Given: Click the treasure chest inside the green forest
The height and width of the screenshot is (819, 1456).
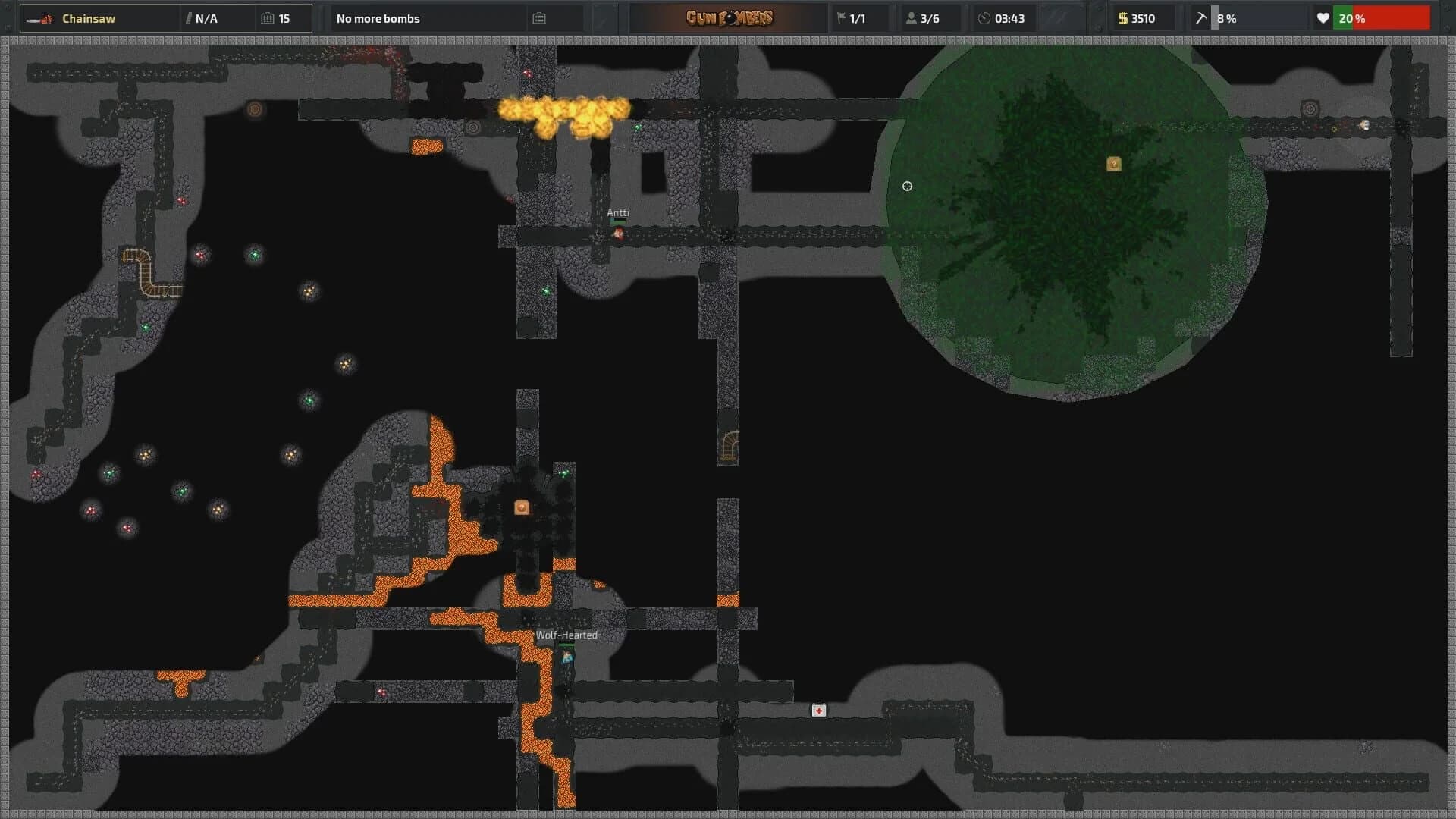Looking at the screenshot, I should pyautogui.click(x=1113, y=162).
